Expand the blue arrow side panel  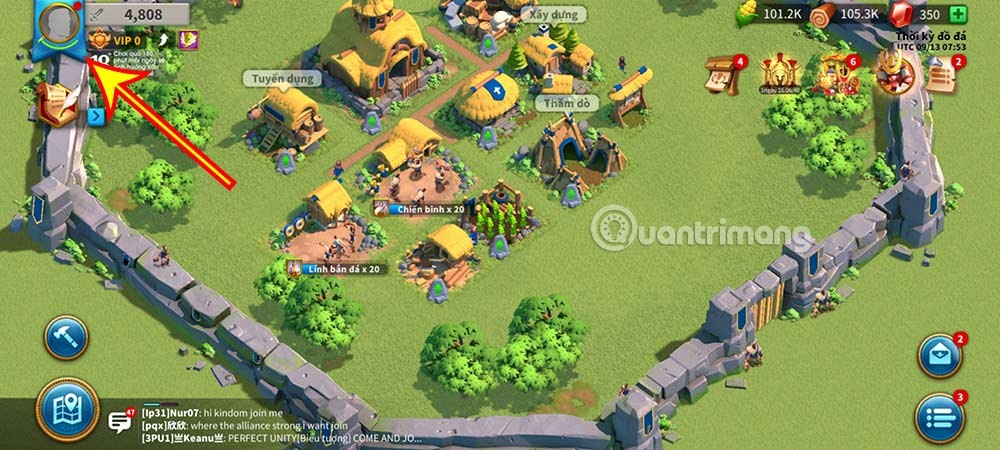tap(97, 116)
